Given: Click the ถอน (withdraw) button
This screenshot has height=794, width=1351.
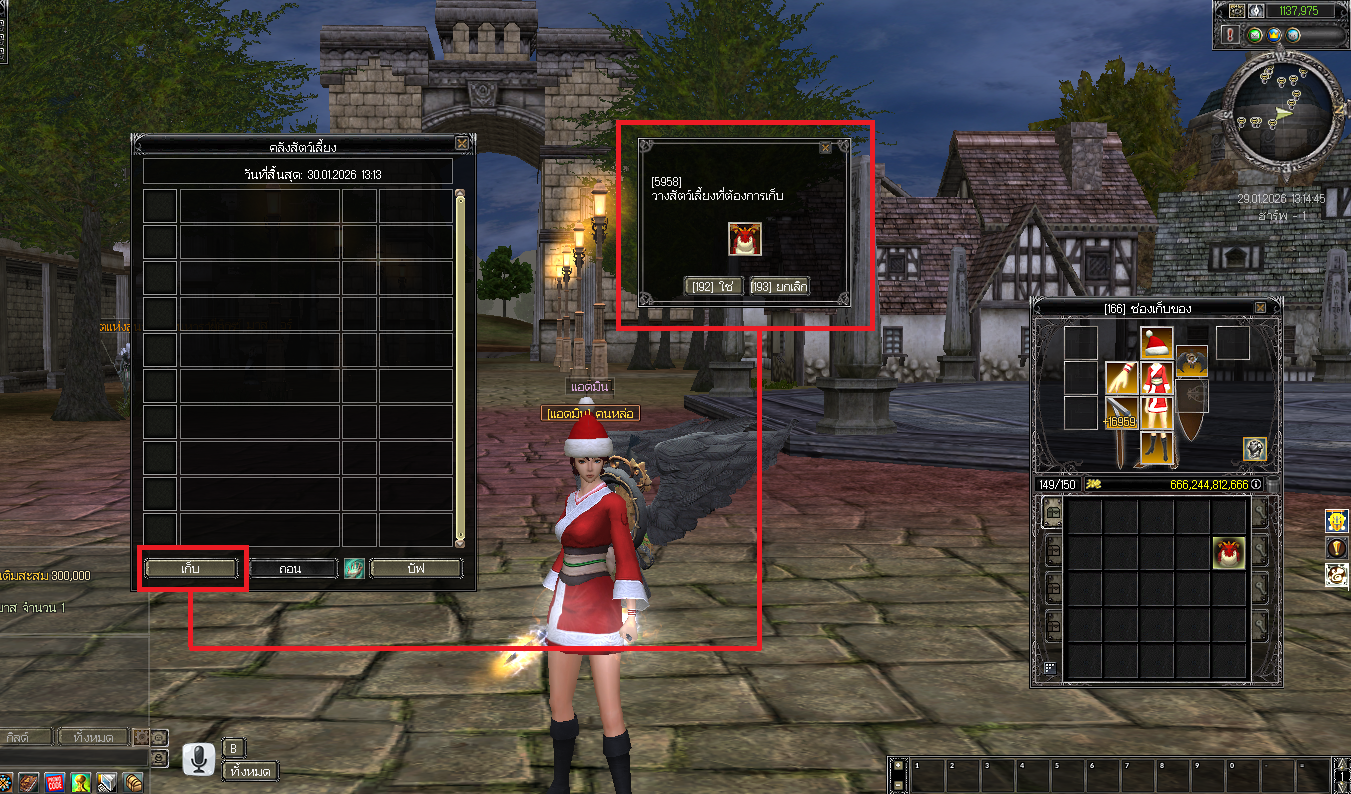Looking at the screenshot, I should [290, 568].
